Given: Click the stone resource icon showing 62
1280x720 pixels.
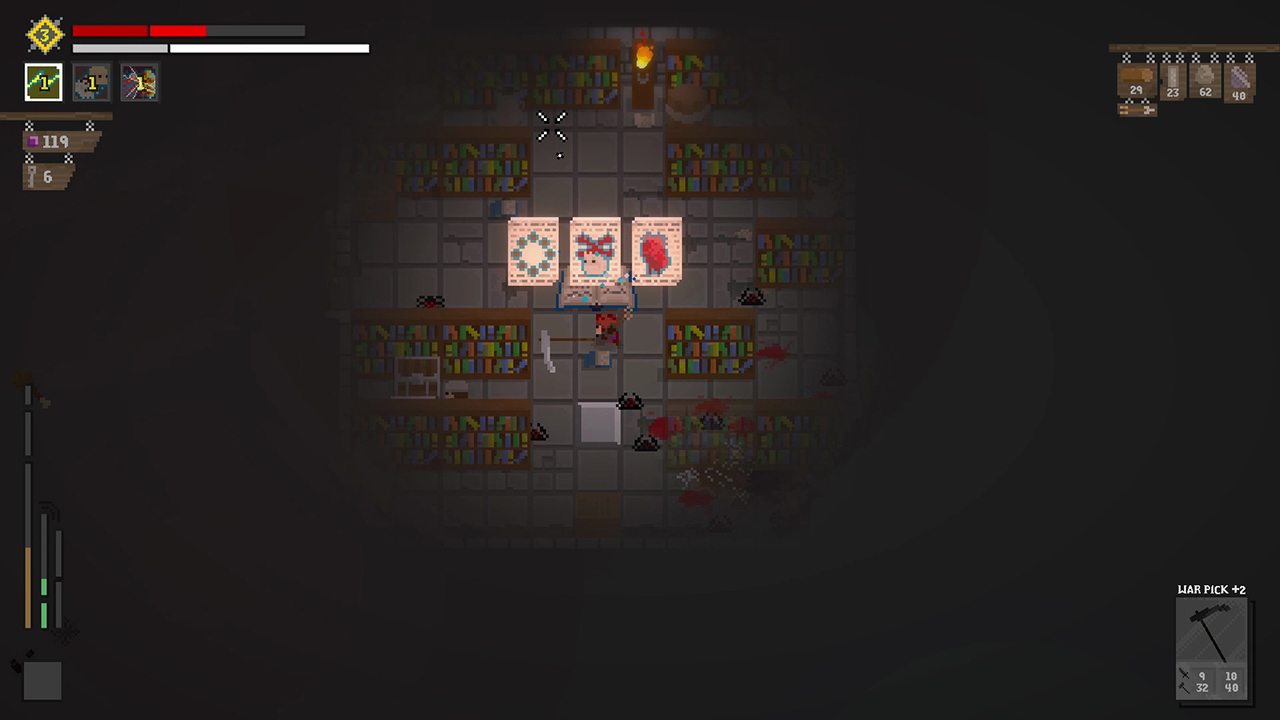Looking at the screenshot, I should click(x=1204, y=80).
